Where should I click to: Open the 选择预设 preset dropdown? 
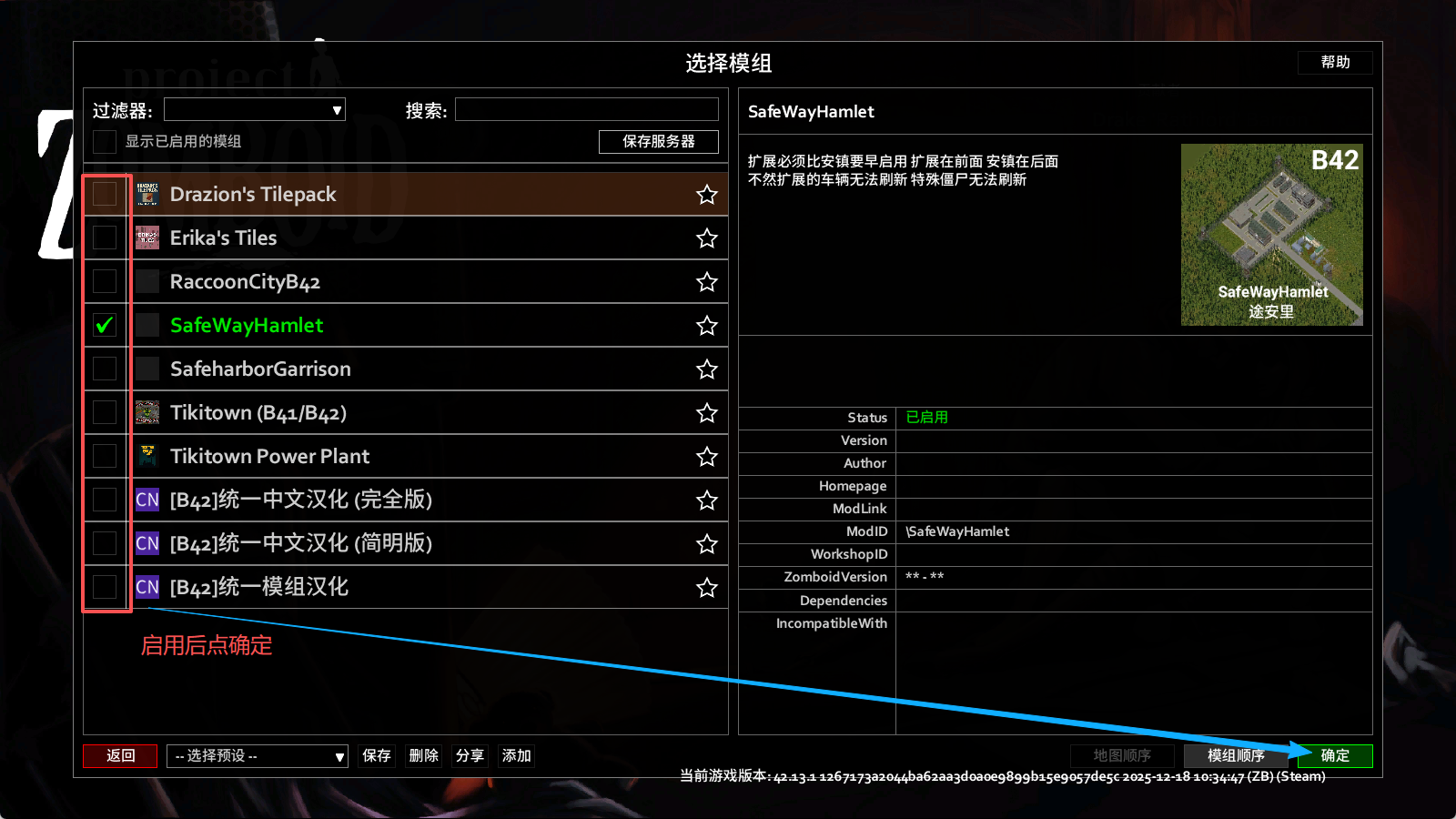(x=258, y=755)
